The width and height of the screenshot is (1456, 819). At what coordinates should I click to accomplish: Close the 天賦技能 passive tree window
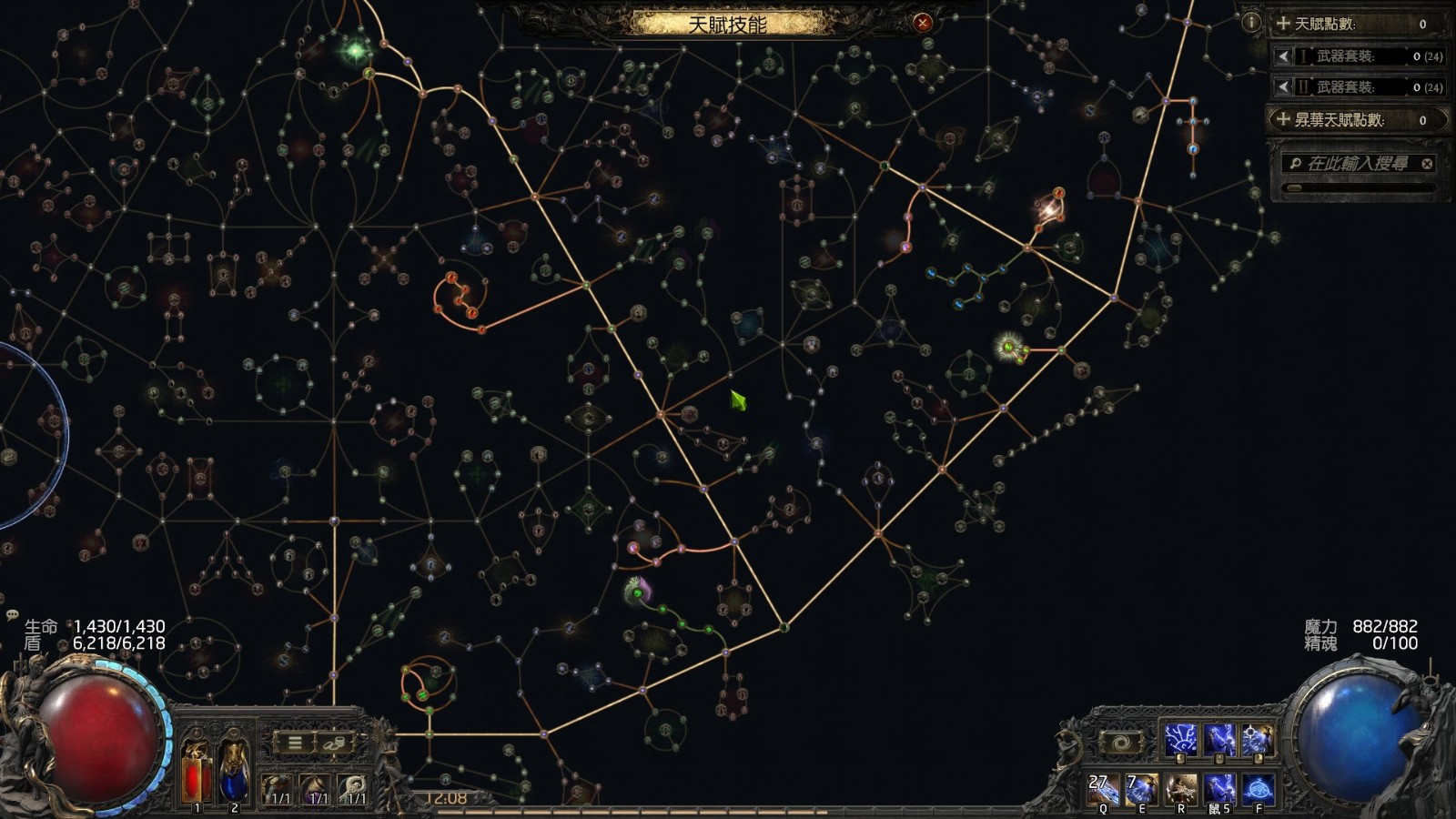point(923,23)
